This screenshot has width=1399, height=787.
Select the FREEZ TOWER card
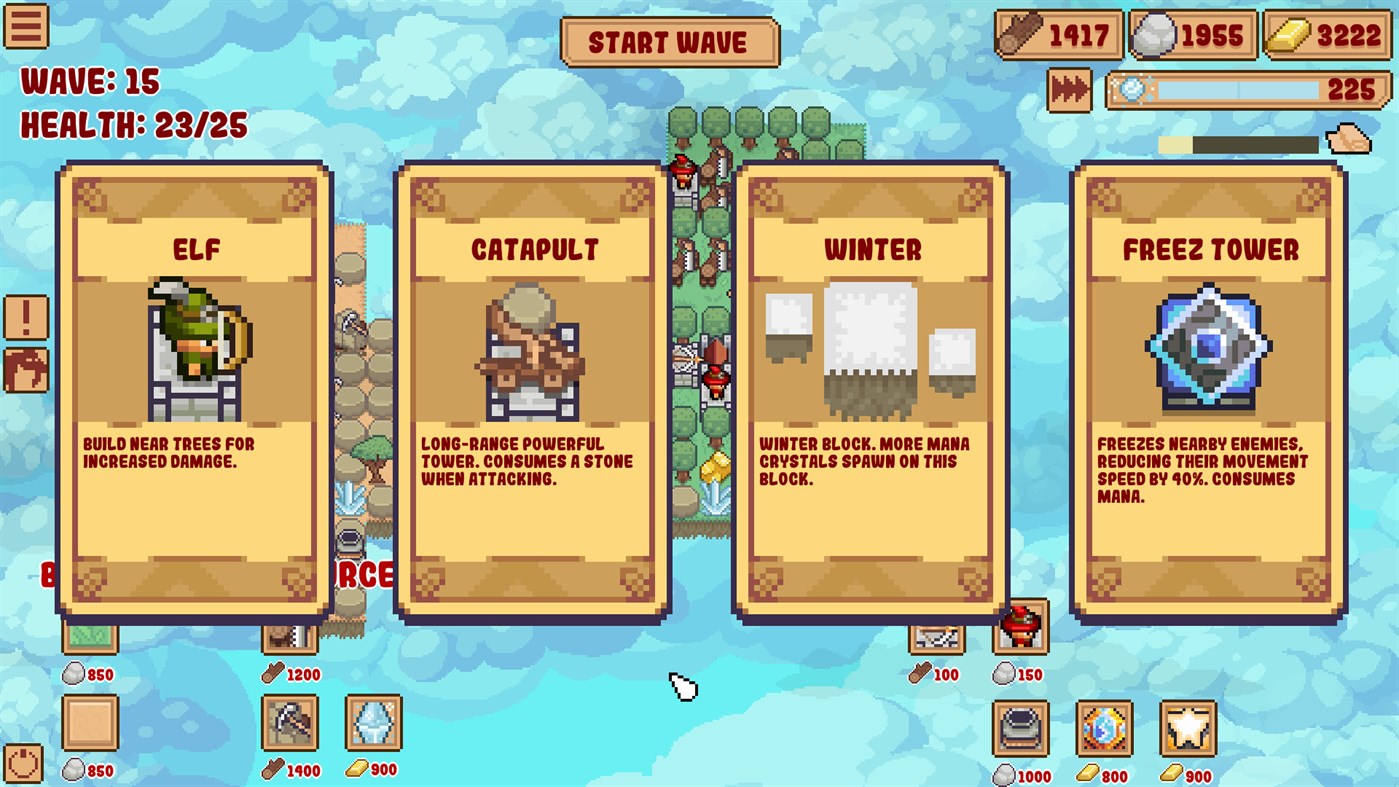(x=1207, y=390)
